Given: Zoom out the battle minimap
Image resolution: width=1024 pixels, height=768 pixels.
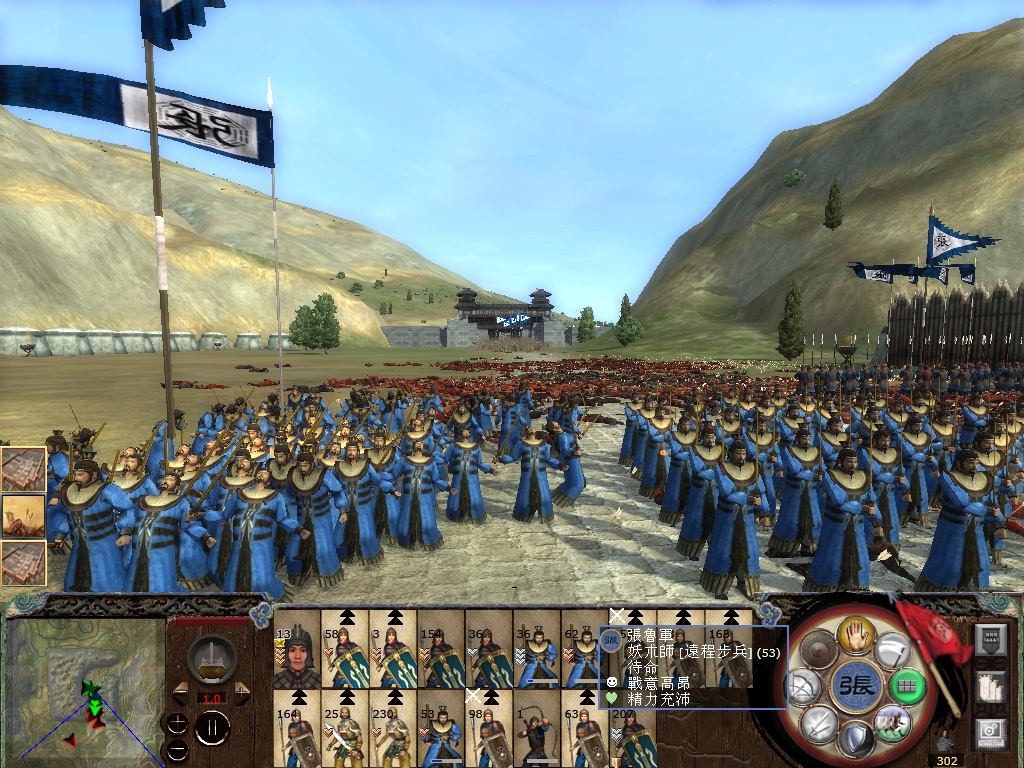Looking at the screenshot, I should 177,748.
